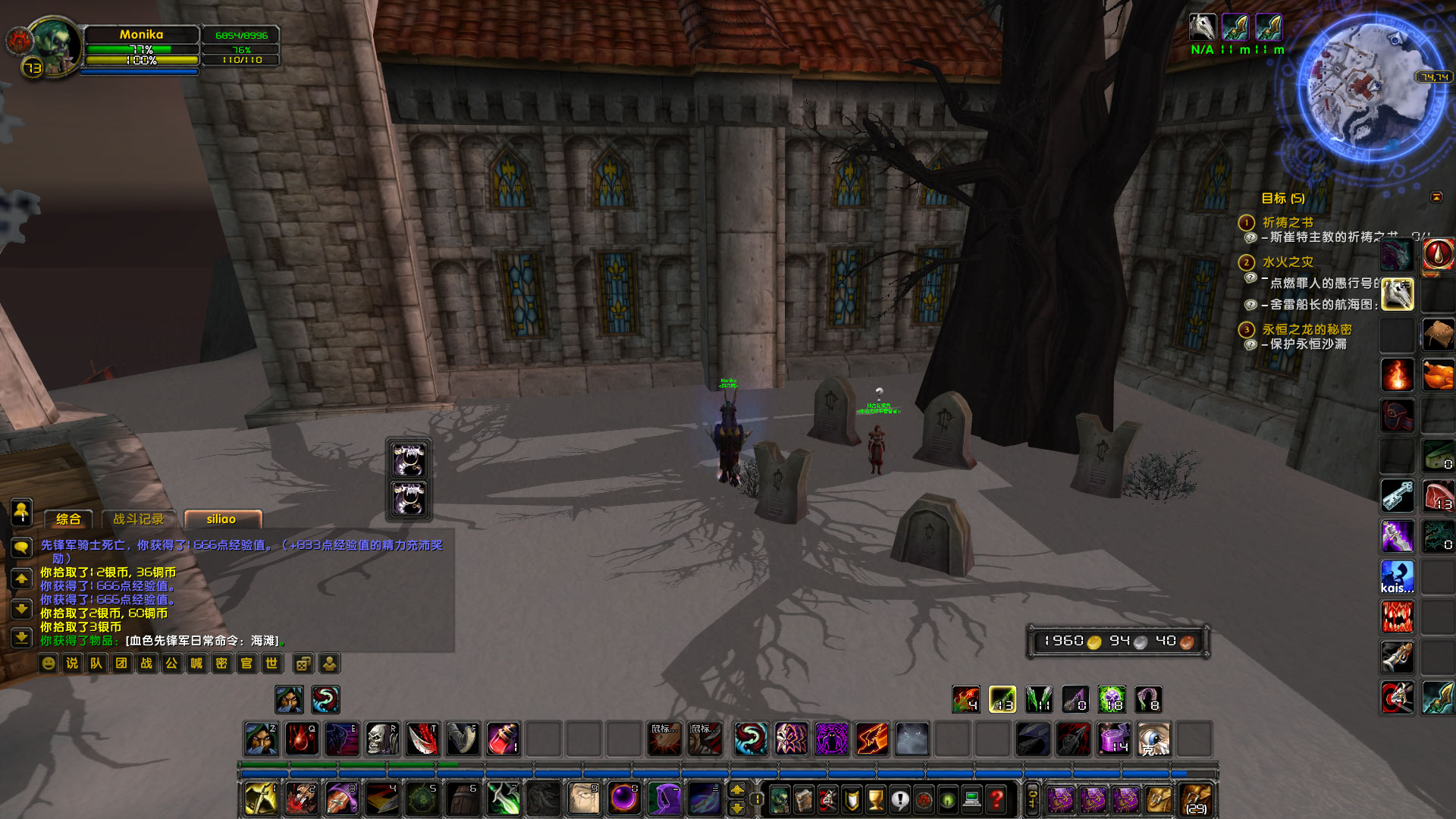Click the whisper channel button labeled 密
The image size is (1456, 819).
click(x=221, y=664)
